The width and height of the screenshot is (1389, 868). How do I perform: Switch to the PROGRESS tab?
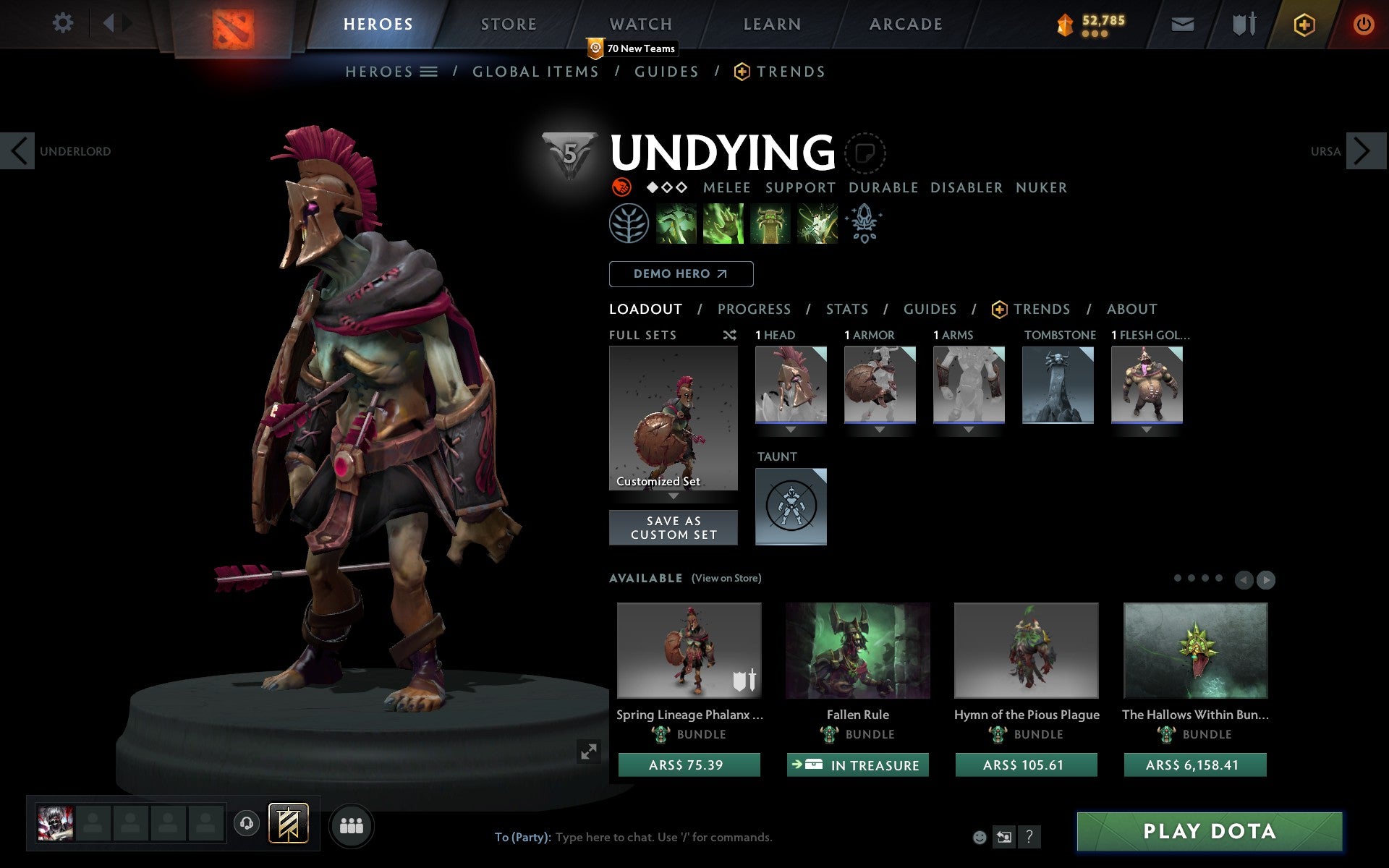click(x=754, y=309)
